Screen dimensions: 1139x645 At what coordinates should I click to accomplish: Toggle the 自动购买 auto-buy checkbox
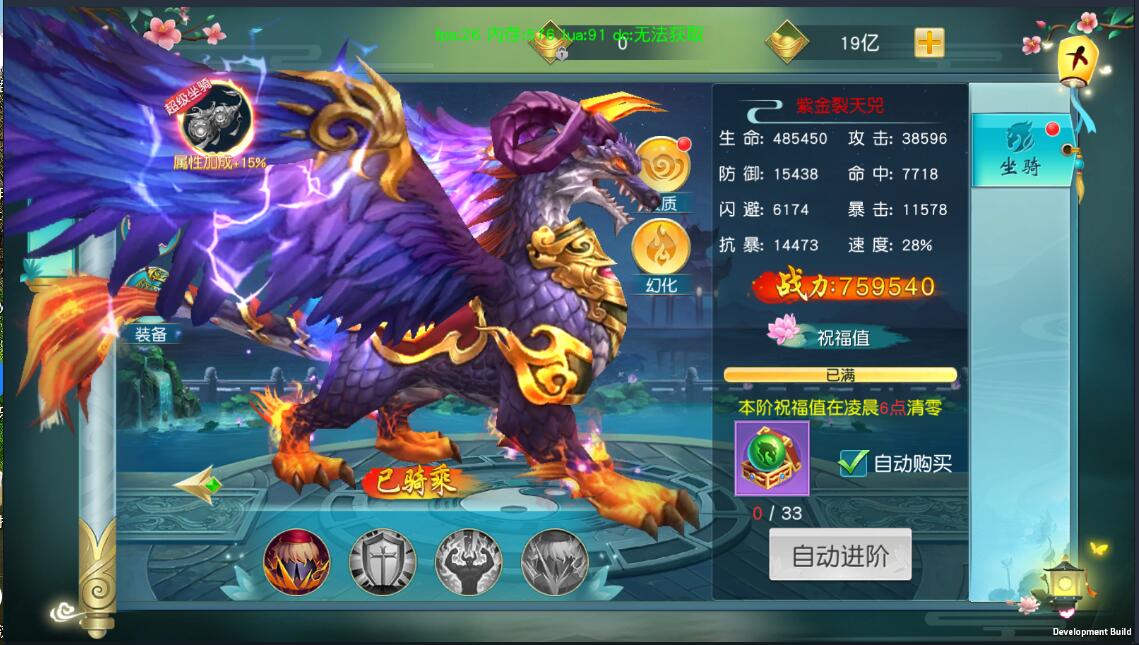click(853, 463)
